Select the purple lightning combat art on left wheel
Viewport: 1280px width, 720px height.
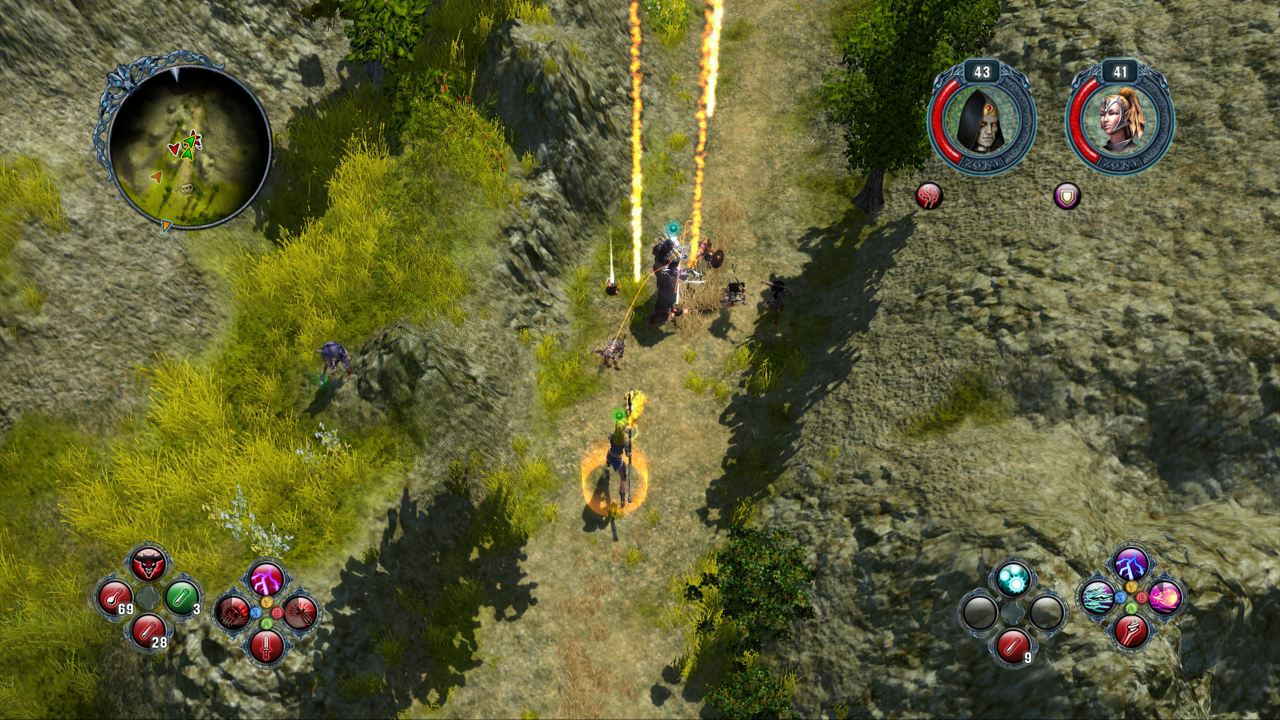[x=267, y=580]
